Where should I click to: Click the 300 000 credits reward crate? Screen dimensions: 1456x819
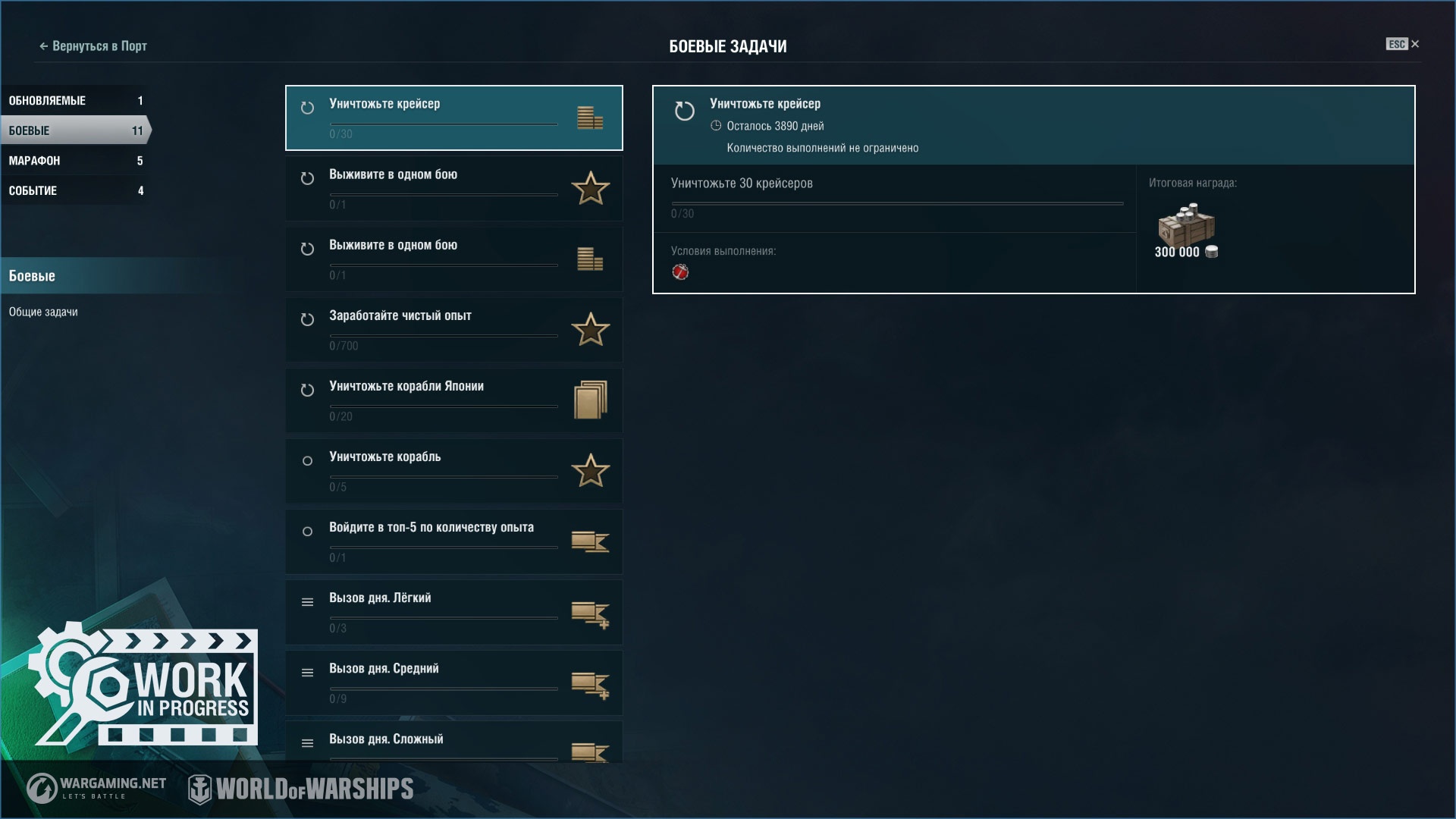(1186, 226)
